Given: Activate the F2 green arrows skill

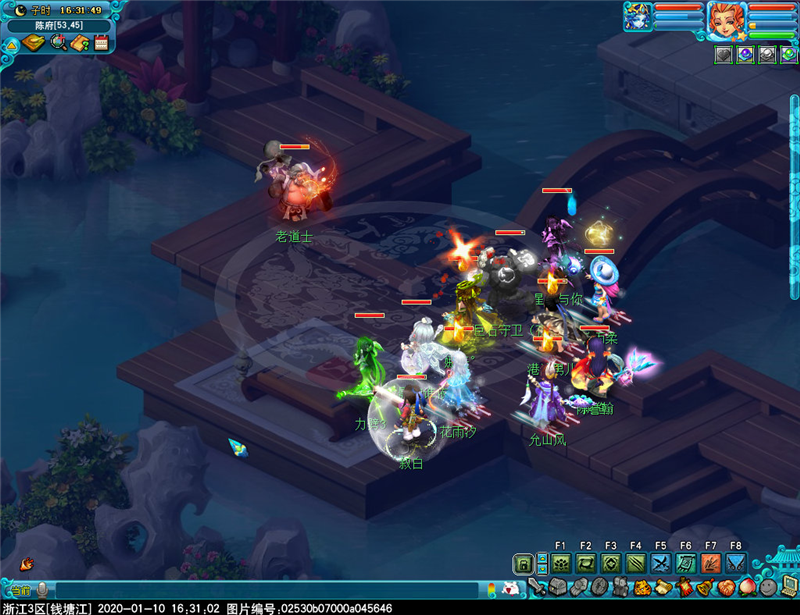Looking at the screenshot, I should point(586,563).
